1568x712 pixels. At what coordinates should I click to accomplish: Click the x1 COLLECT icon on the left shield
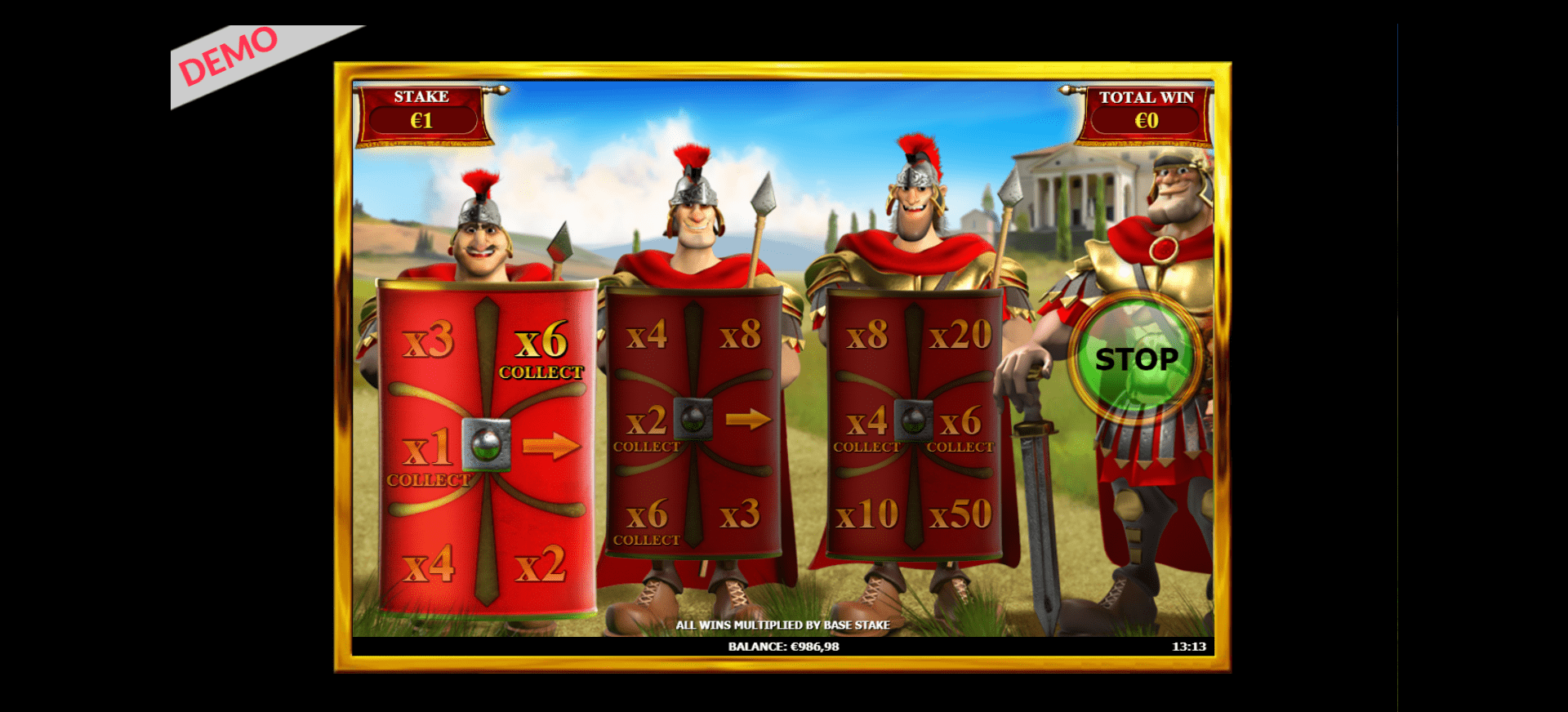[428, 457]
